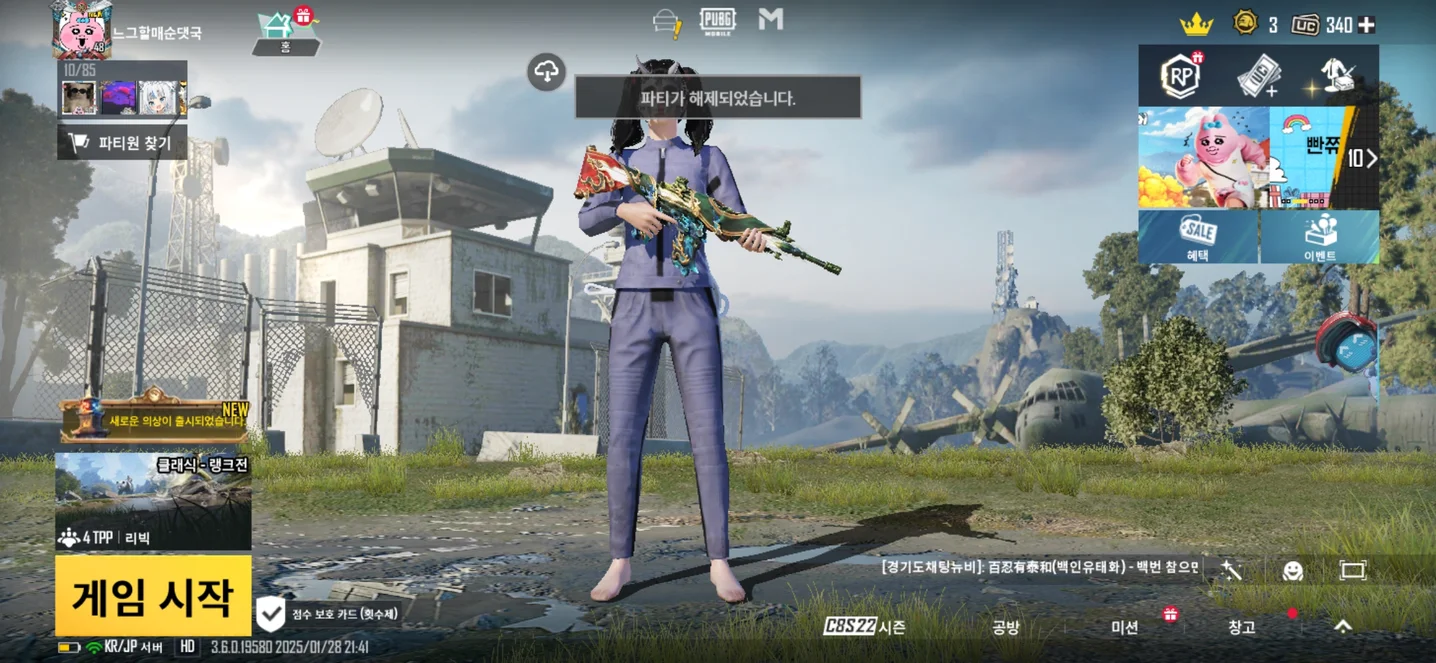This screenshot has width=1436, height=663.
Task: Open the emote smiley face icon
Action: tap(1293, 570)
